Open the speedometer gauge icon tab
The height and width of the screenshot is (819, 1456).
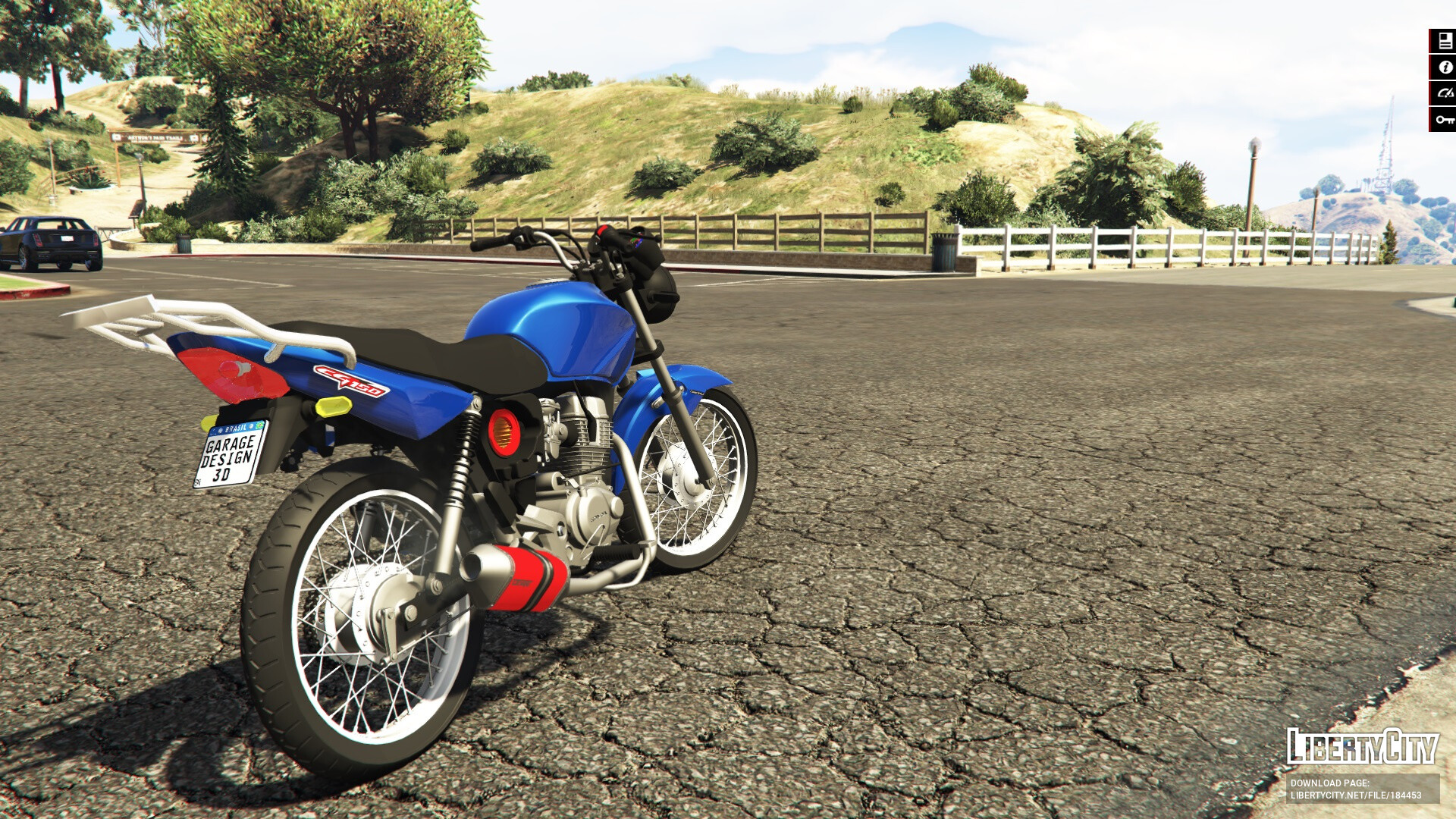pyautogui.click(x=1444, y=93)
